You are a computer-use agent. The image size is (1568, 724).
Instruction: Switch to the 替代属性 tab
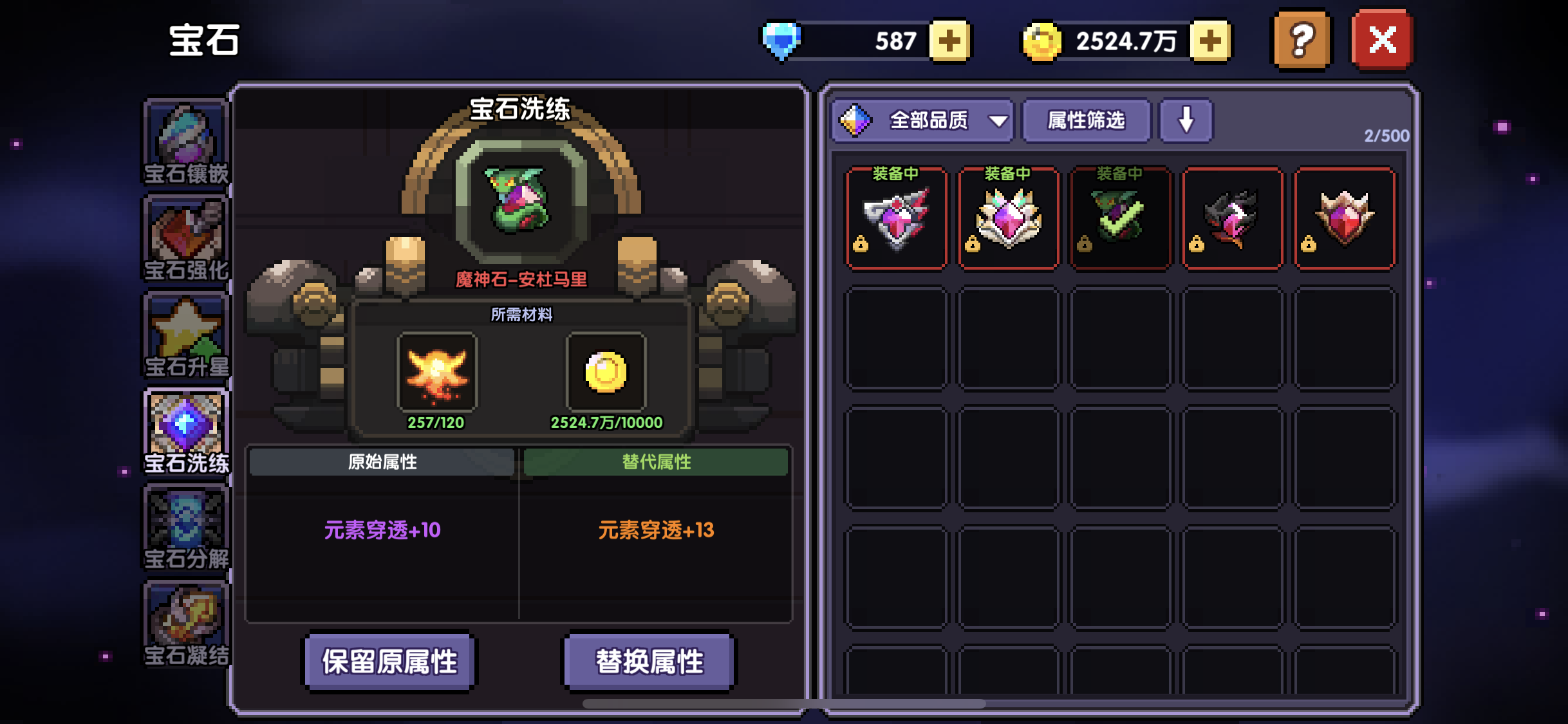tap(655, 462)
